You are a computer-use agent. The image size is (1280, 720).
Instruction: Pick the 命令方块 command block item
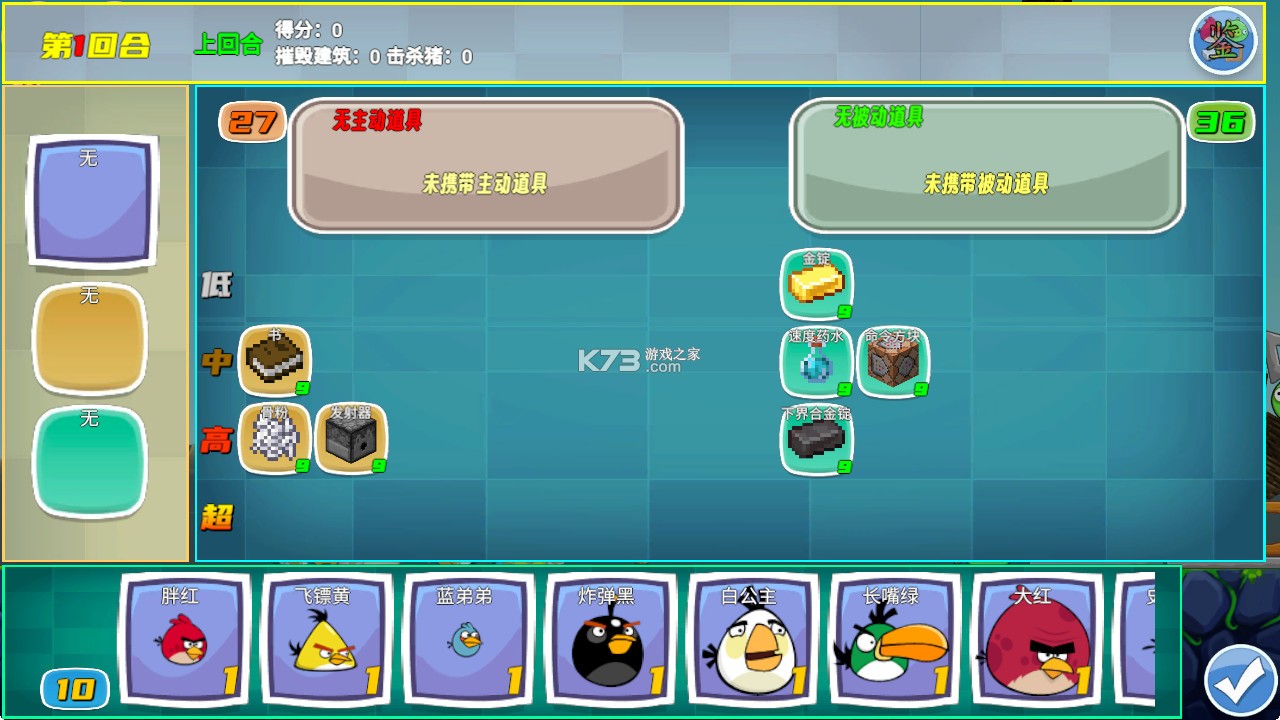[894, 362]
